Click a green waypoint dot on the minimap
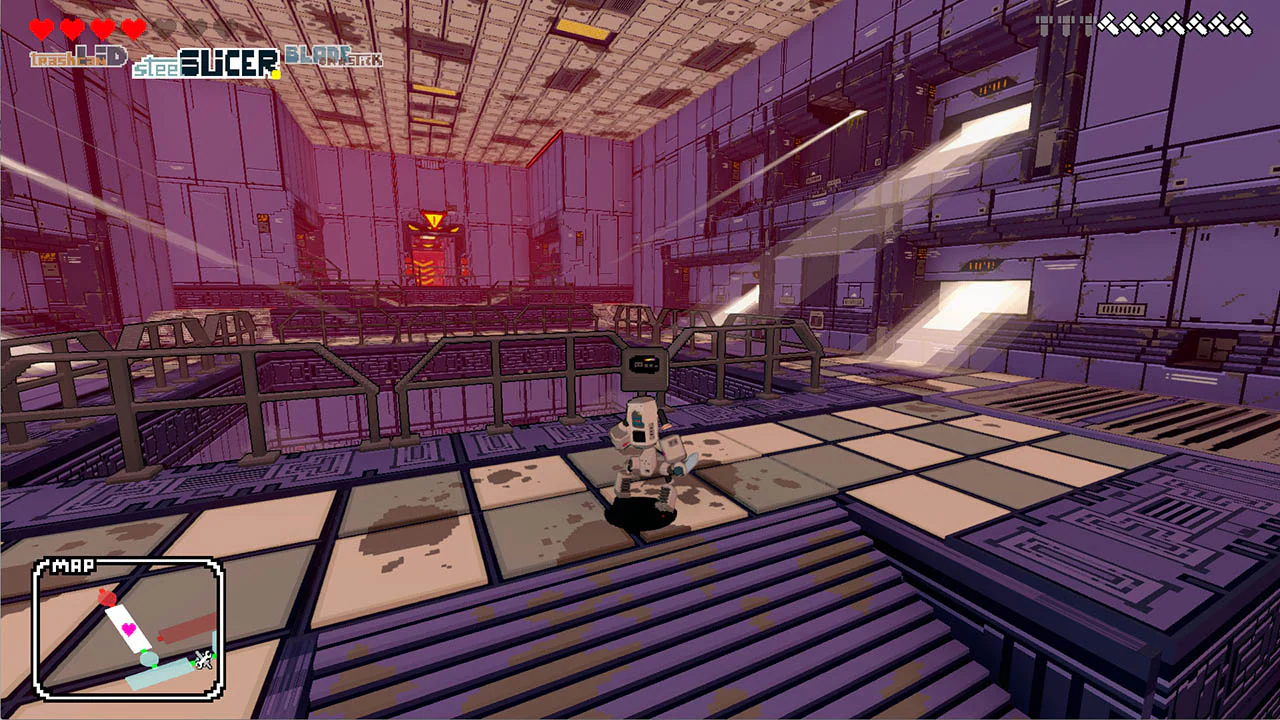The width and height of the screenshot is (1280, 720). pyautogui.click(x=144, y=651)
